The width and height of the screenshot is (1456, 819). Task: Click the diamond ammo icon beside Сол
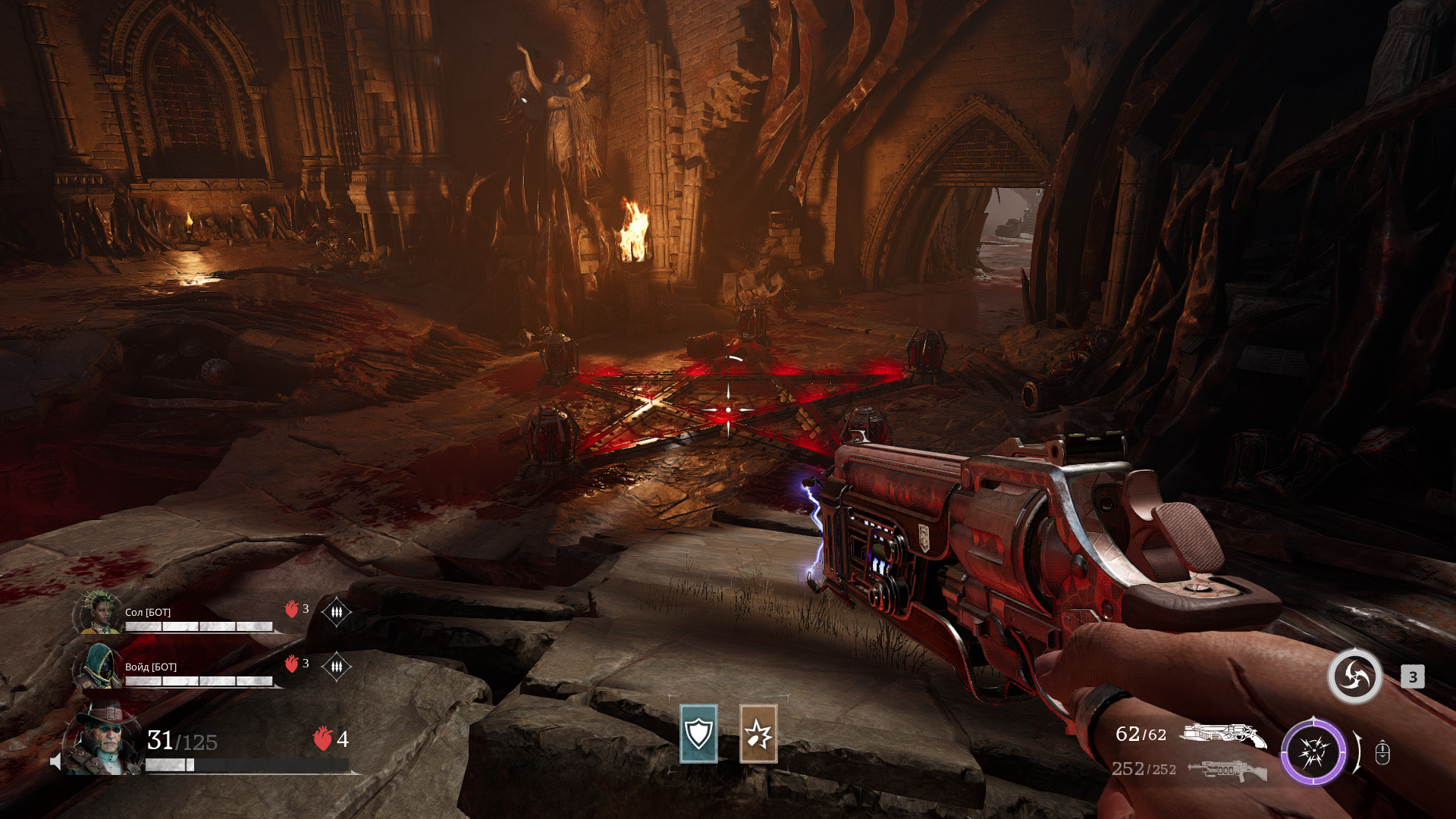pos(336,611)
